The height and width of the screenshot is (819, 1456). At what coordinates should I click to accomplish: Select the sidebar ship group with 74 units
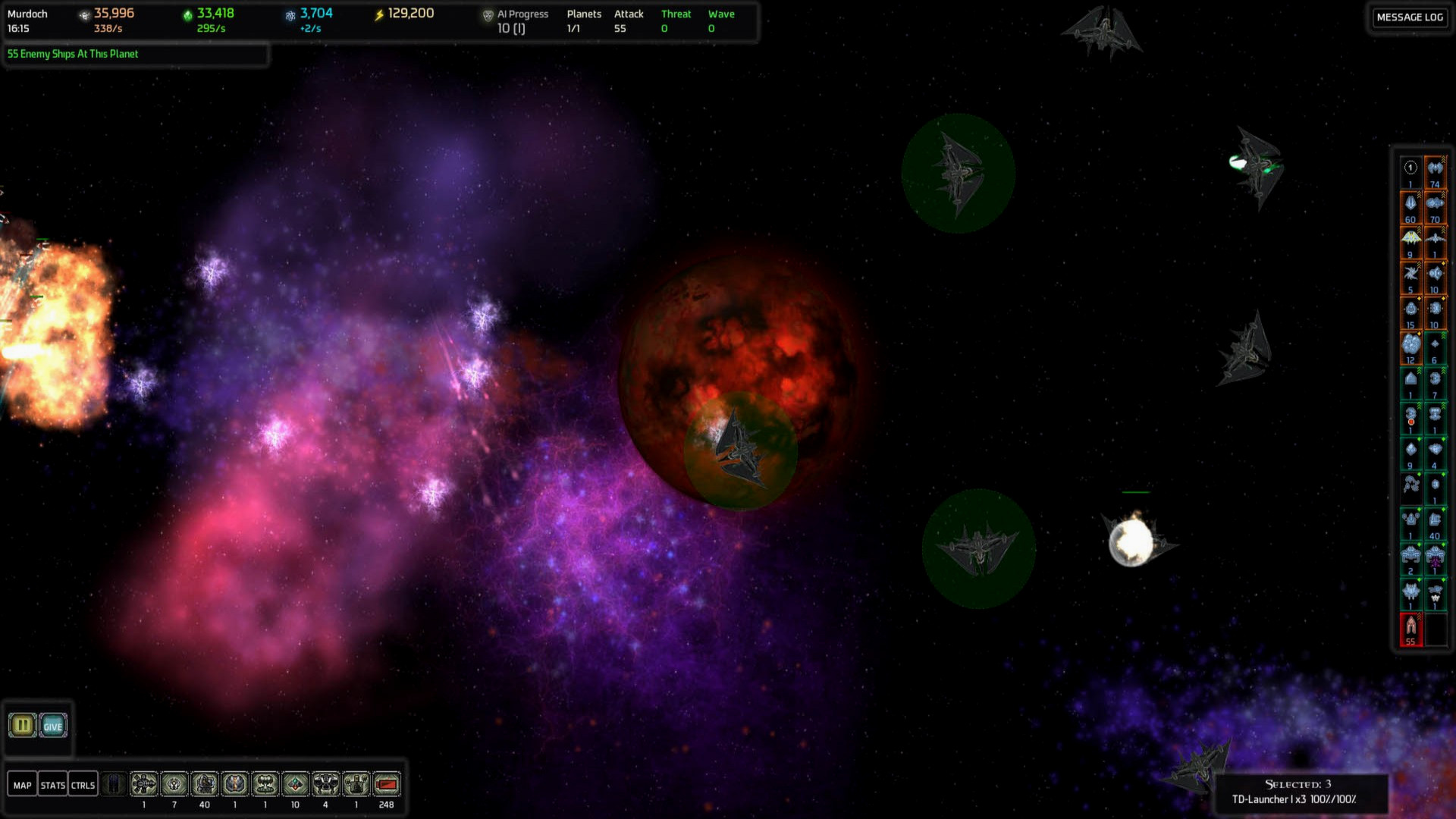1435,171
